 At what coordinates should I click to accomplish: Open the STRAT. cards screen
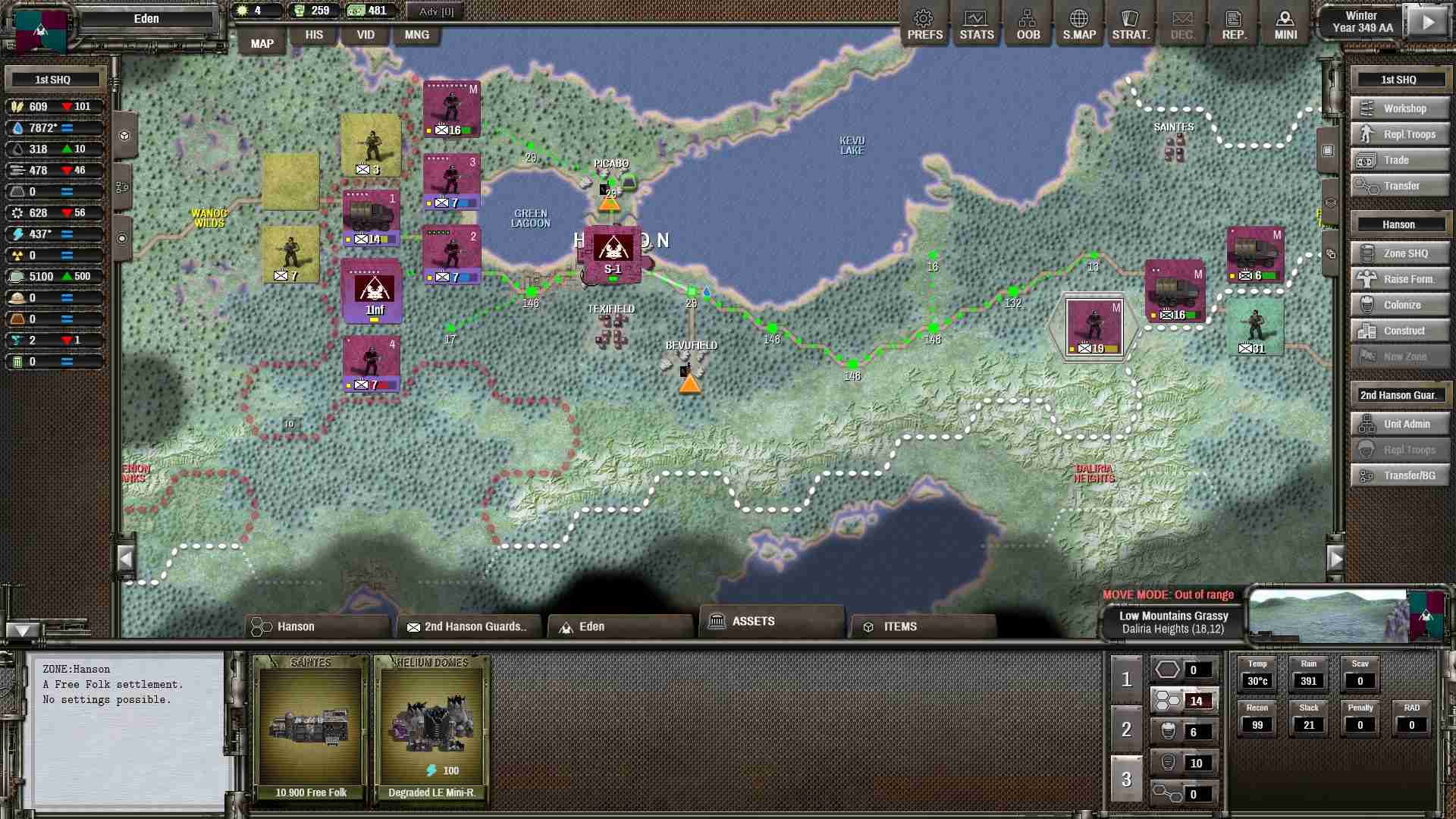[x=1131, y=23]
